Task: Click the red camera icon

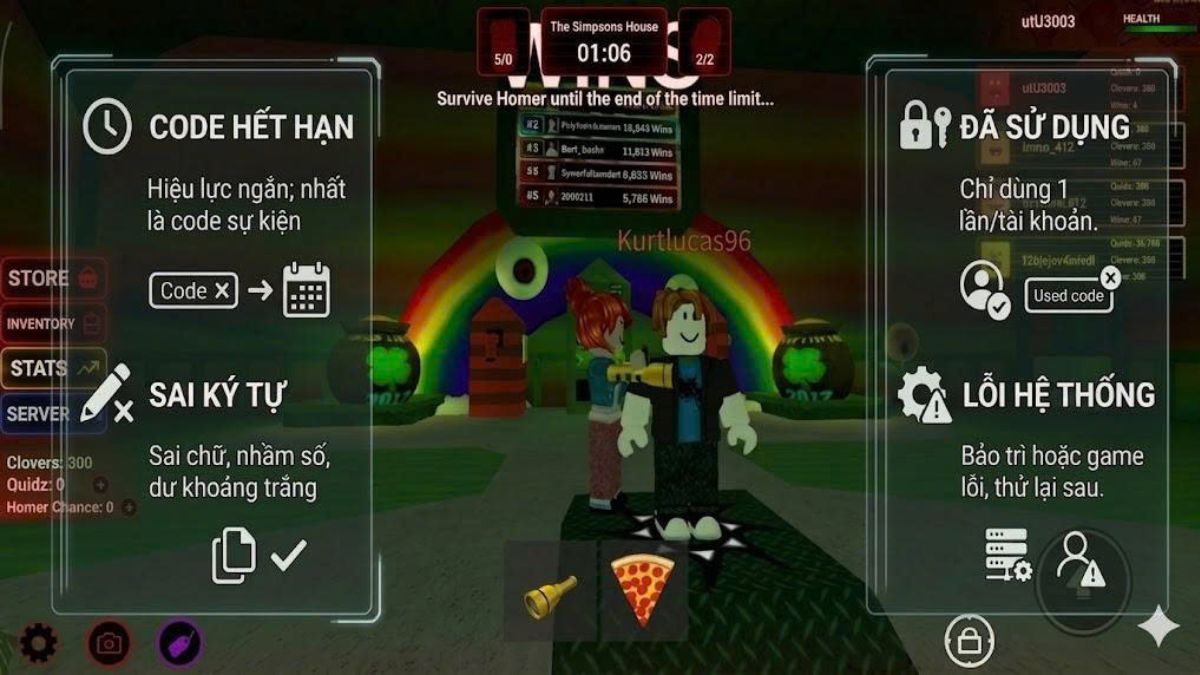Action: (x=108, y=643)
